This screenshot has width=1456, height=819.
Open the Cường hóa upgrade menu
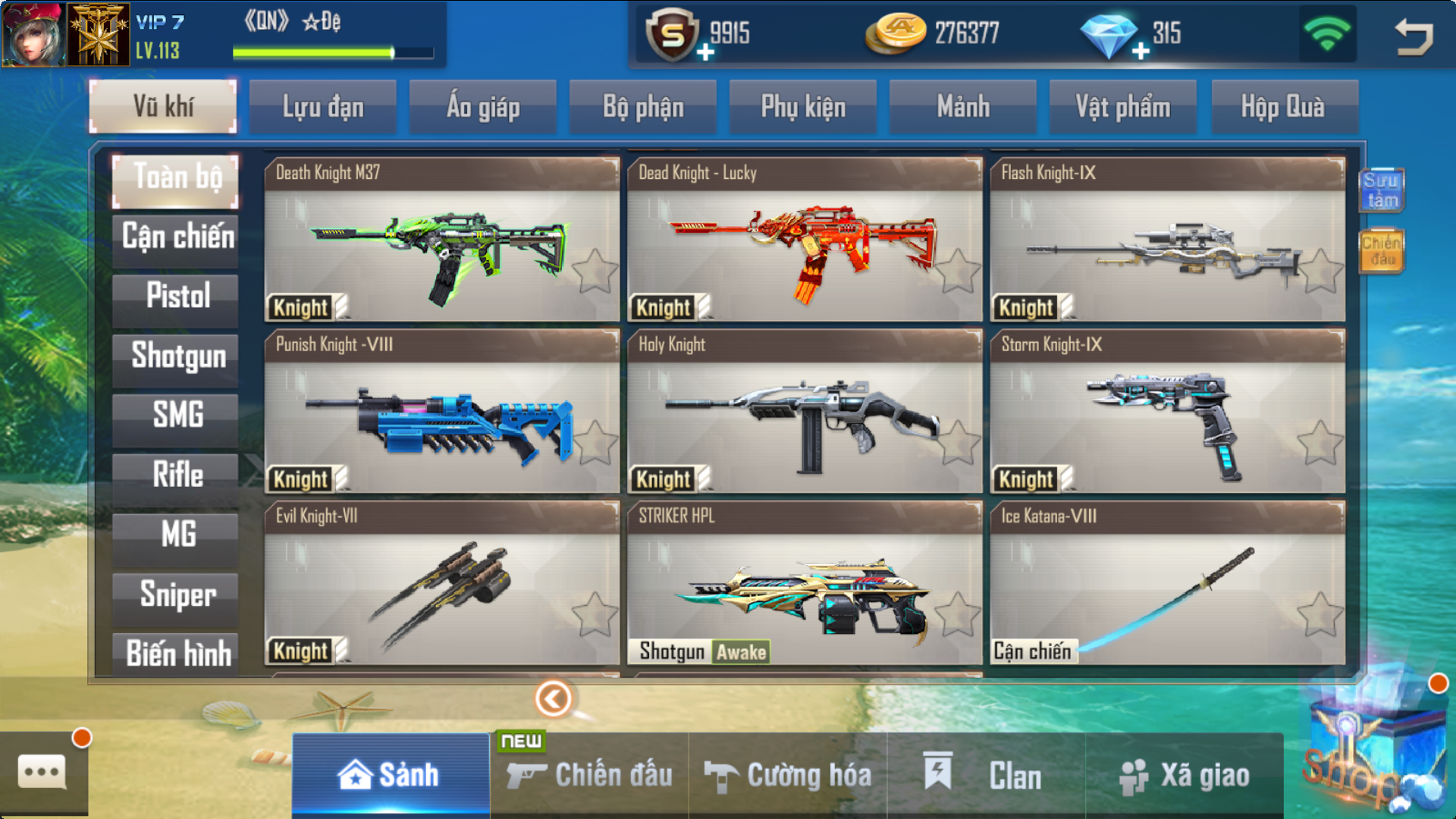tap(789, 776)
